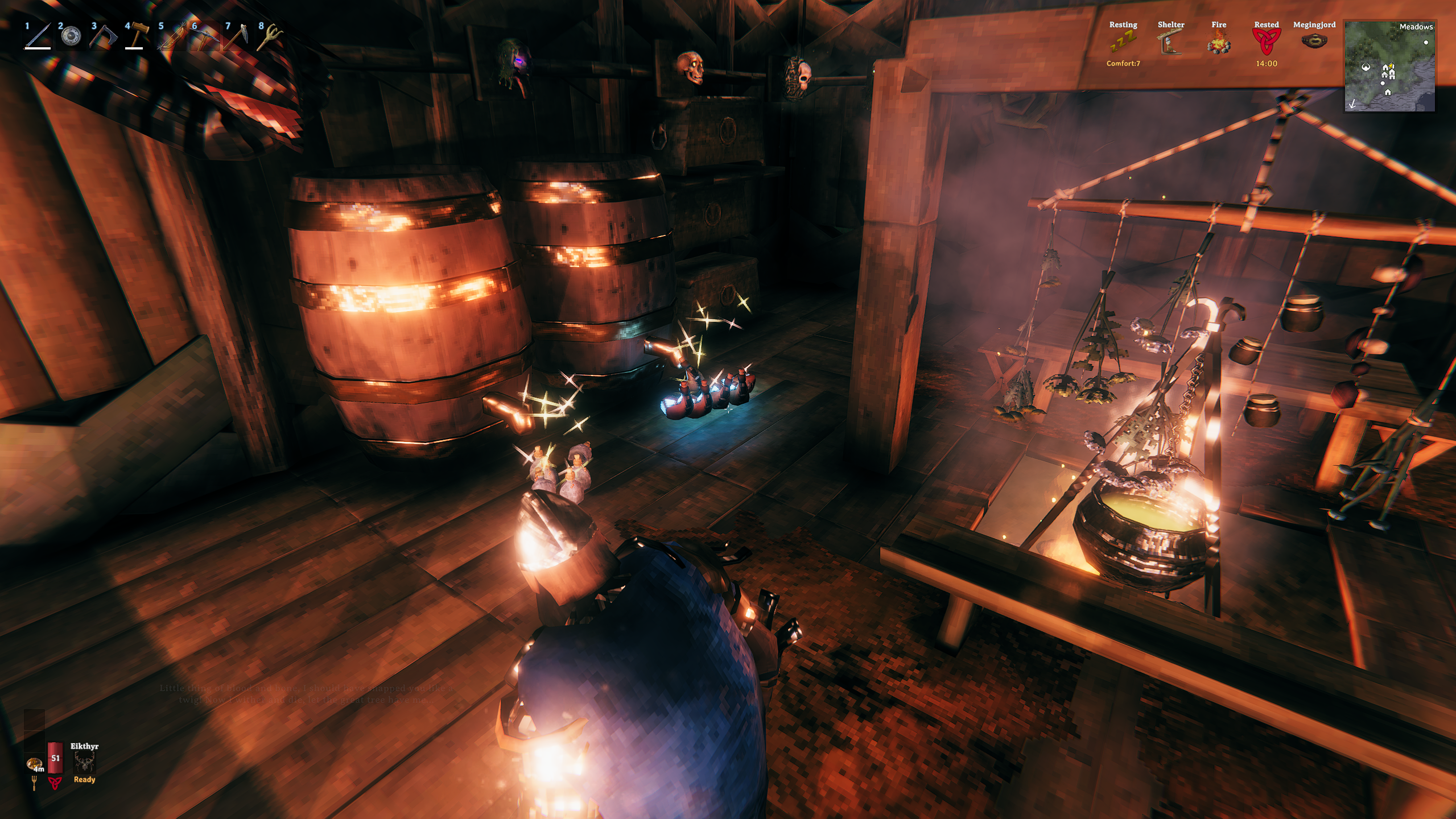The height and width of the screenshot is (819, 1456).
Task: Select the sword in hotbar slot 1
Action: coord(38,36)
